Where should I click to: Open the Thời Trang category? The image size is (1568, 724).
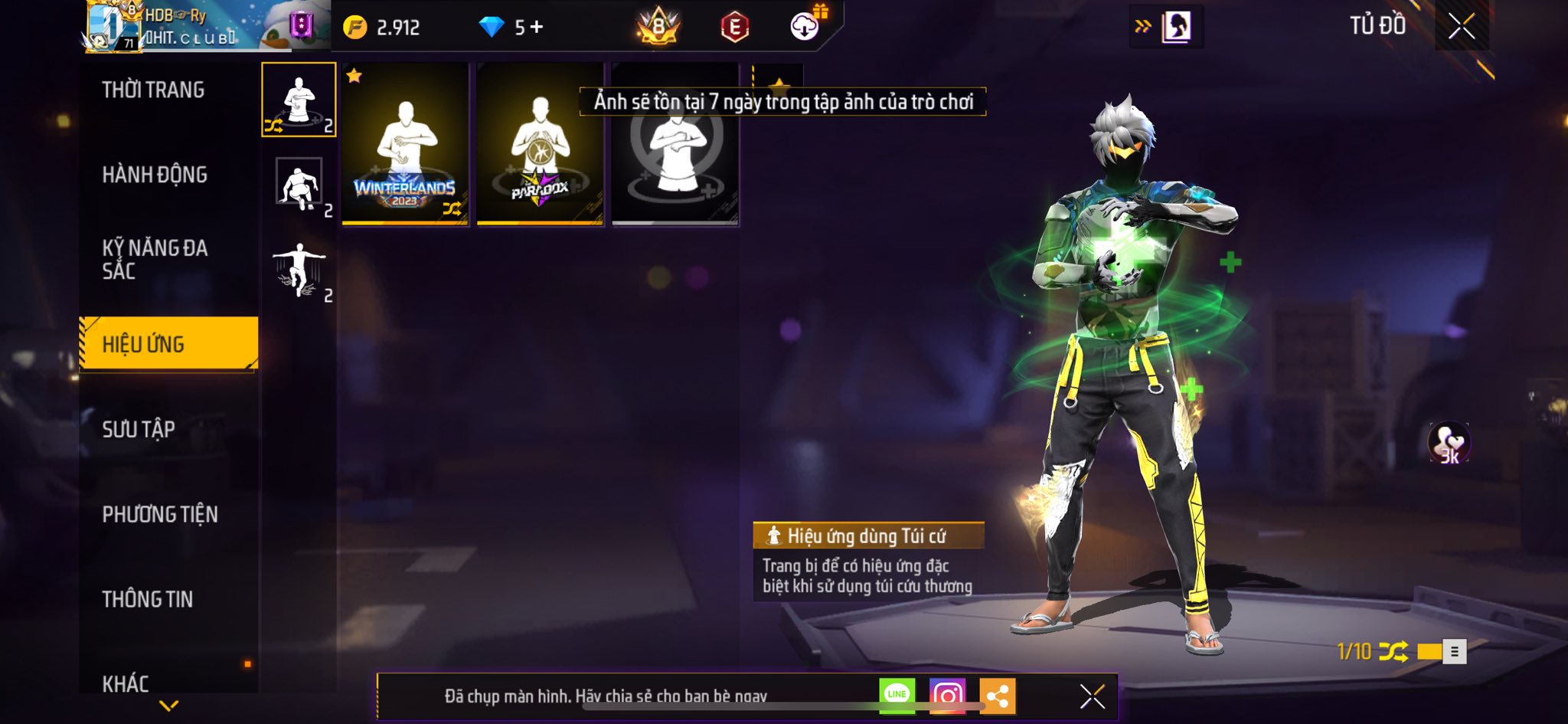[x=153, y=90]
